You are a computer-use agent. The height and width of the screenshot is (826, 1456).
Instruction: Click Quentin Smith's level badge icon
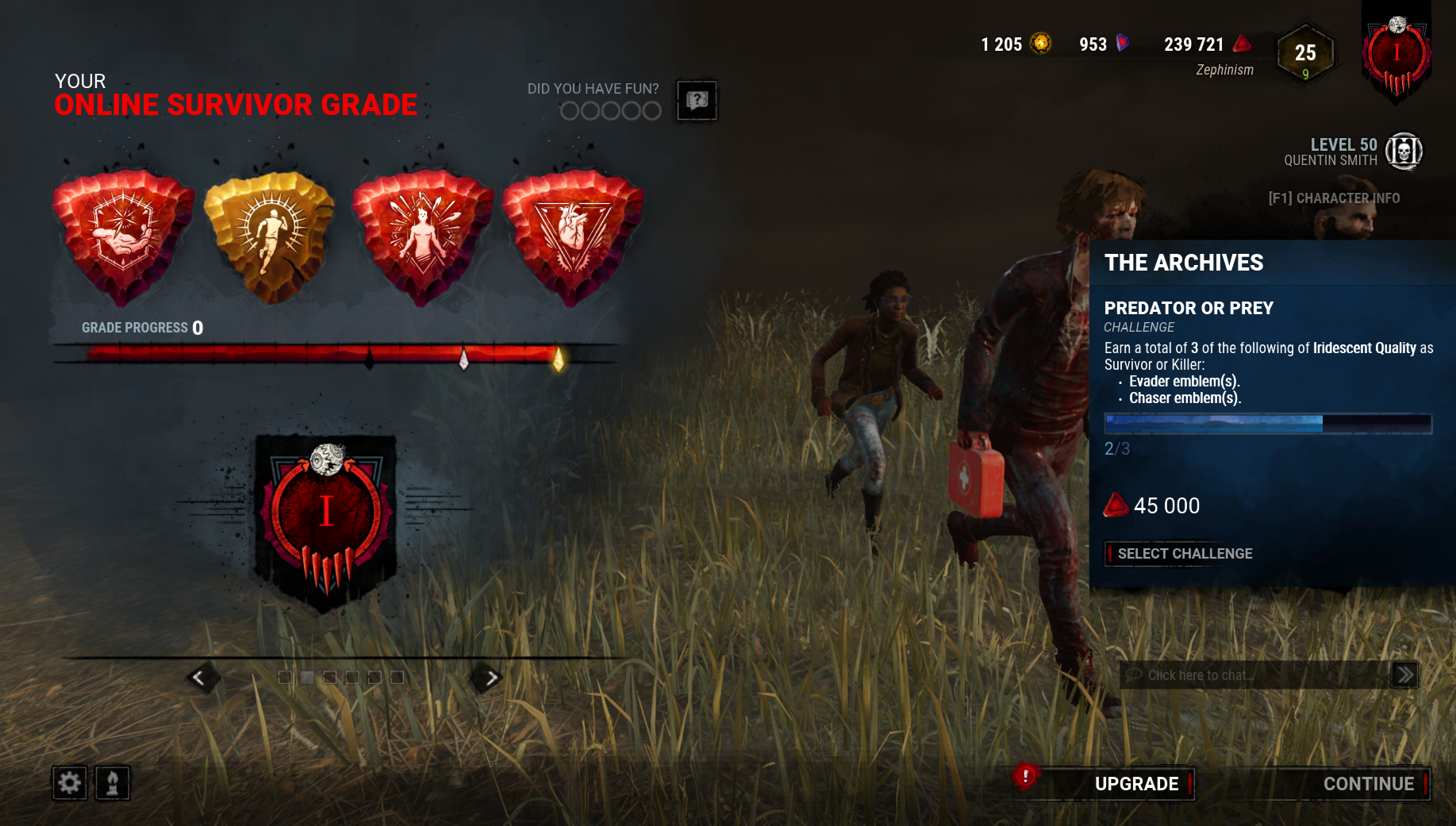(1403, 152)
